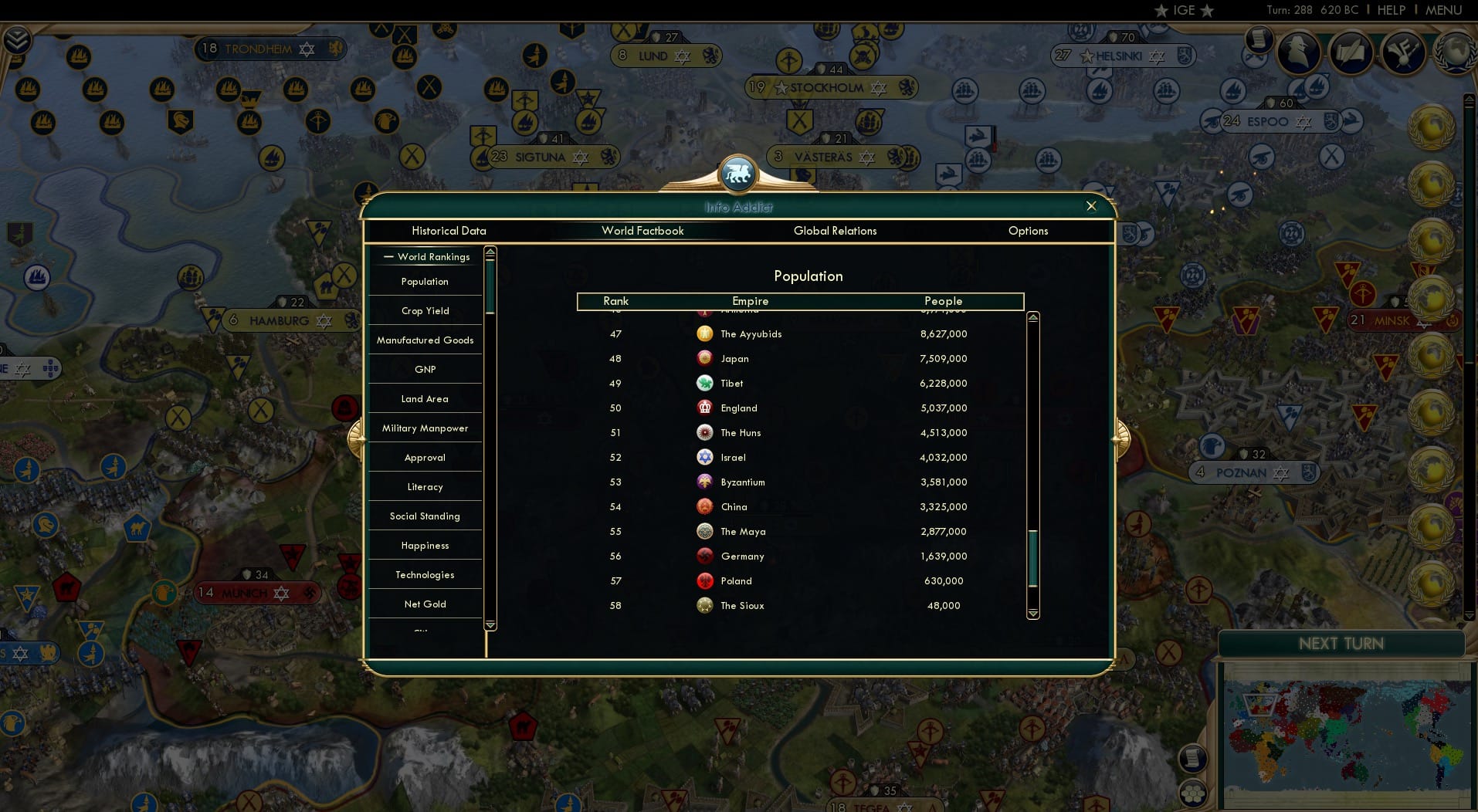
Task: Select the Crop Yield ranking
Action: [424, 310]
